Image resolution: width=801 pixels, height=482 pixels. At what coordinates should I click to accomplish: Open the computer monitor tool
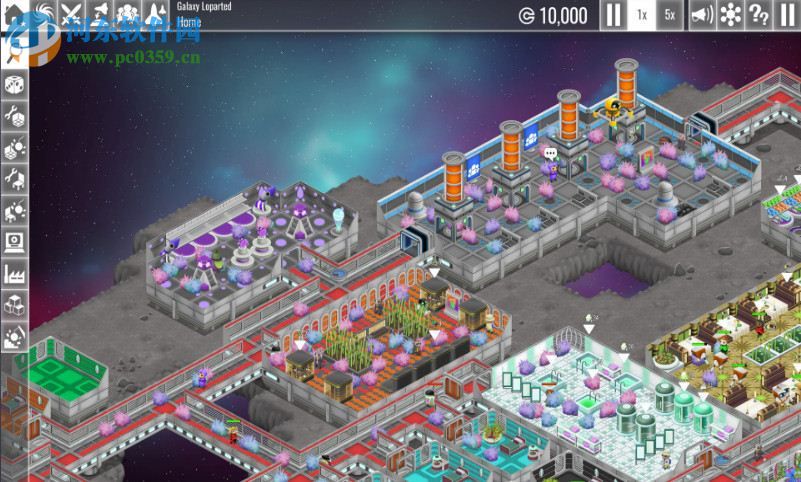coord(15,241)
